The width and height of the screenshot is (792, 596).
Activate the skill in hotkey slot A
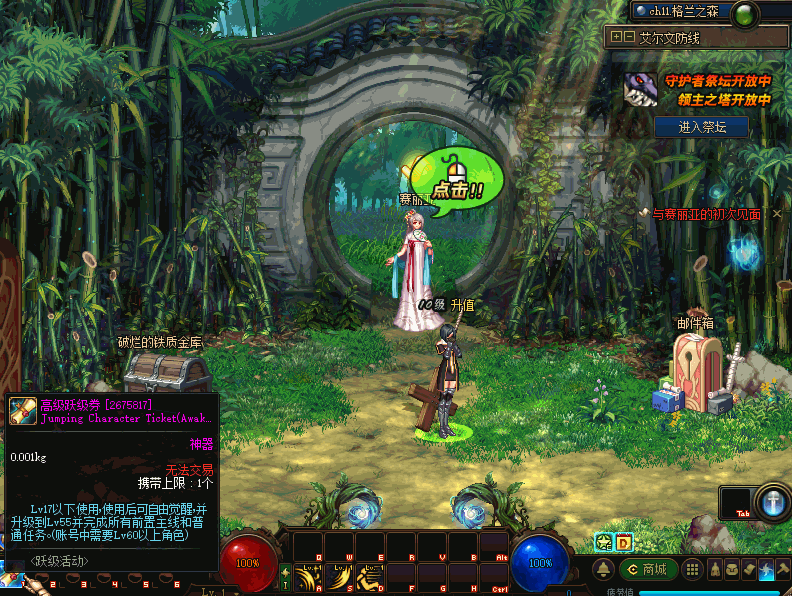pos(307,575)
